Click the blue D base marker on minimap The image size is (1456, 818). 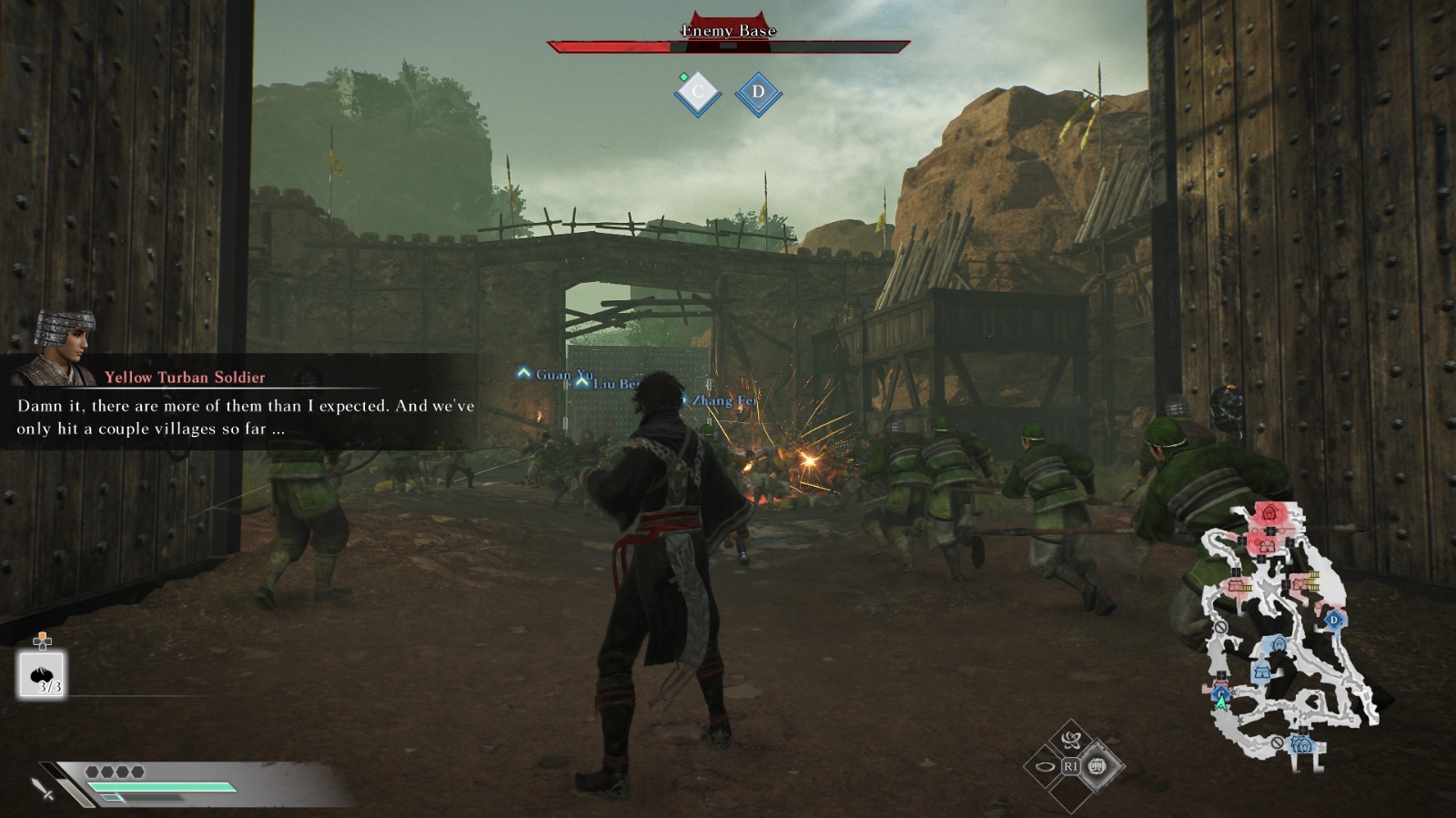(1334, 620)
